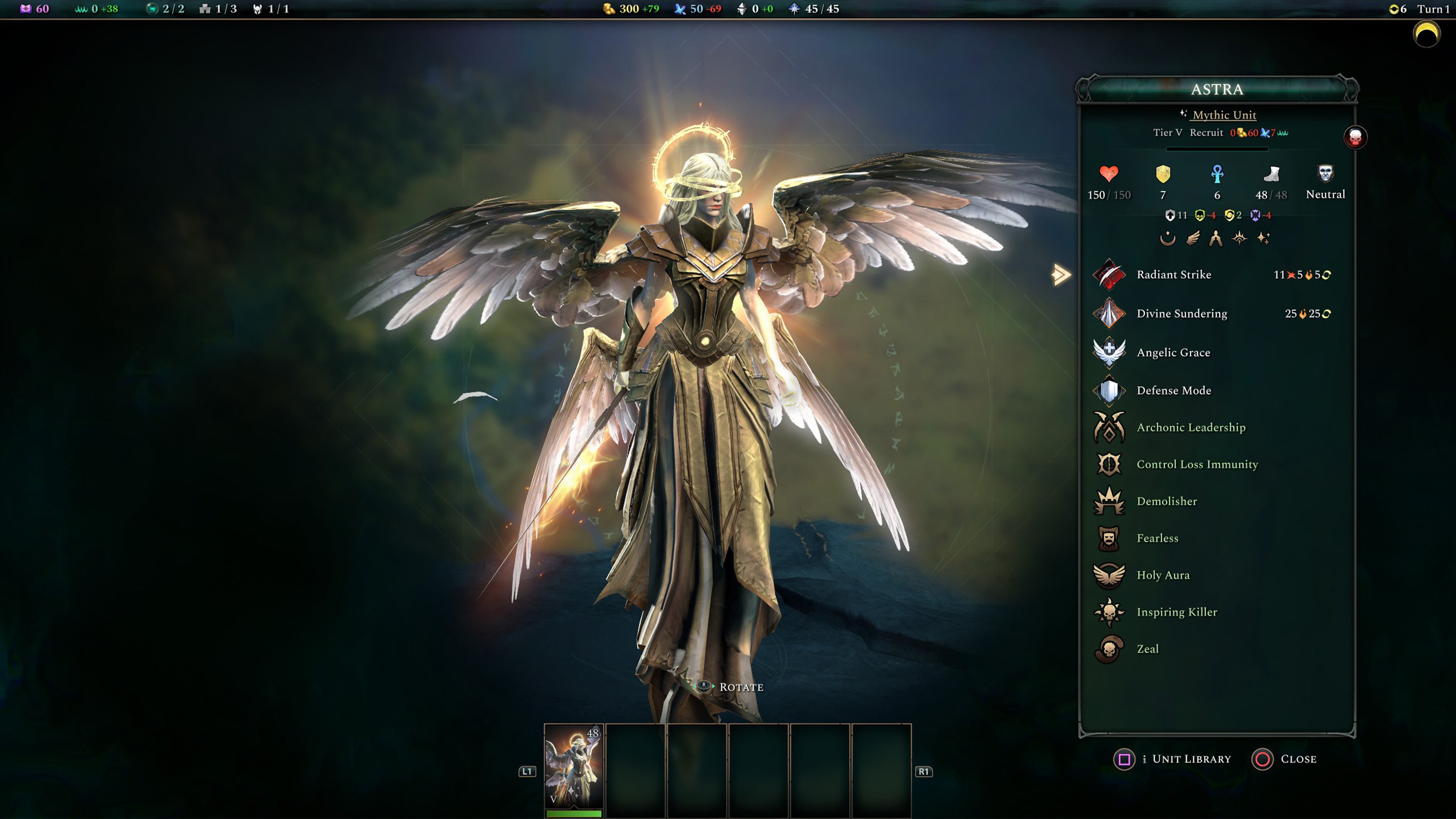
Task: Toggle the Fearless trait entry
Action: pos(1109,538)
